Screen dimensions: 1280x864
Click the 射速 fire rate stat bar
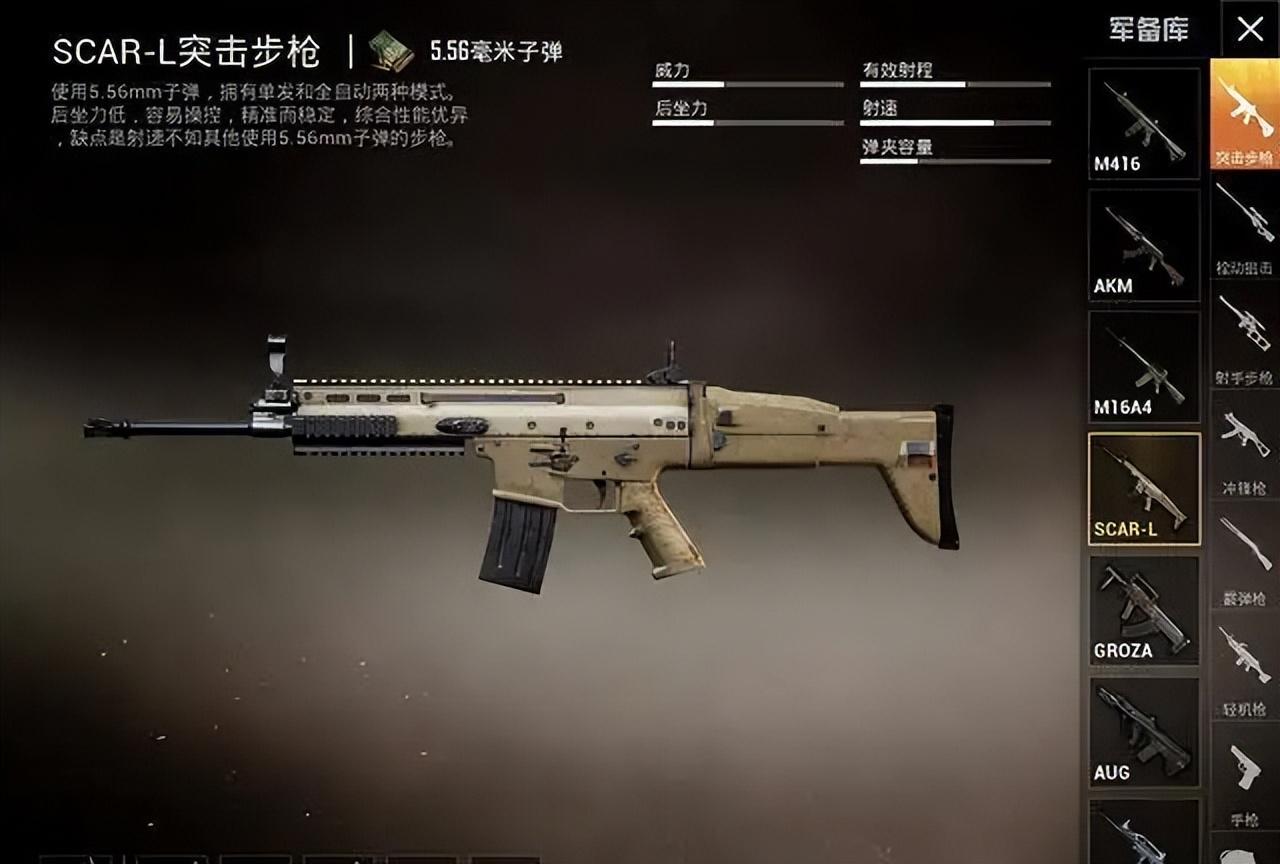click(955, 122)
